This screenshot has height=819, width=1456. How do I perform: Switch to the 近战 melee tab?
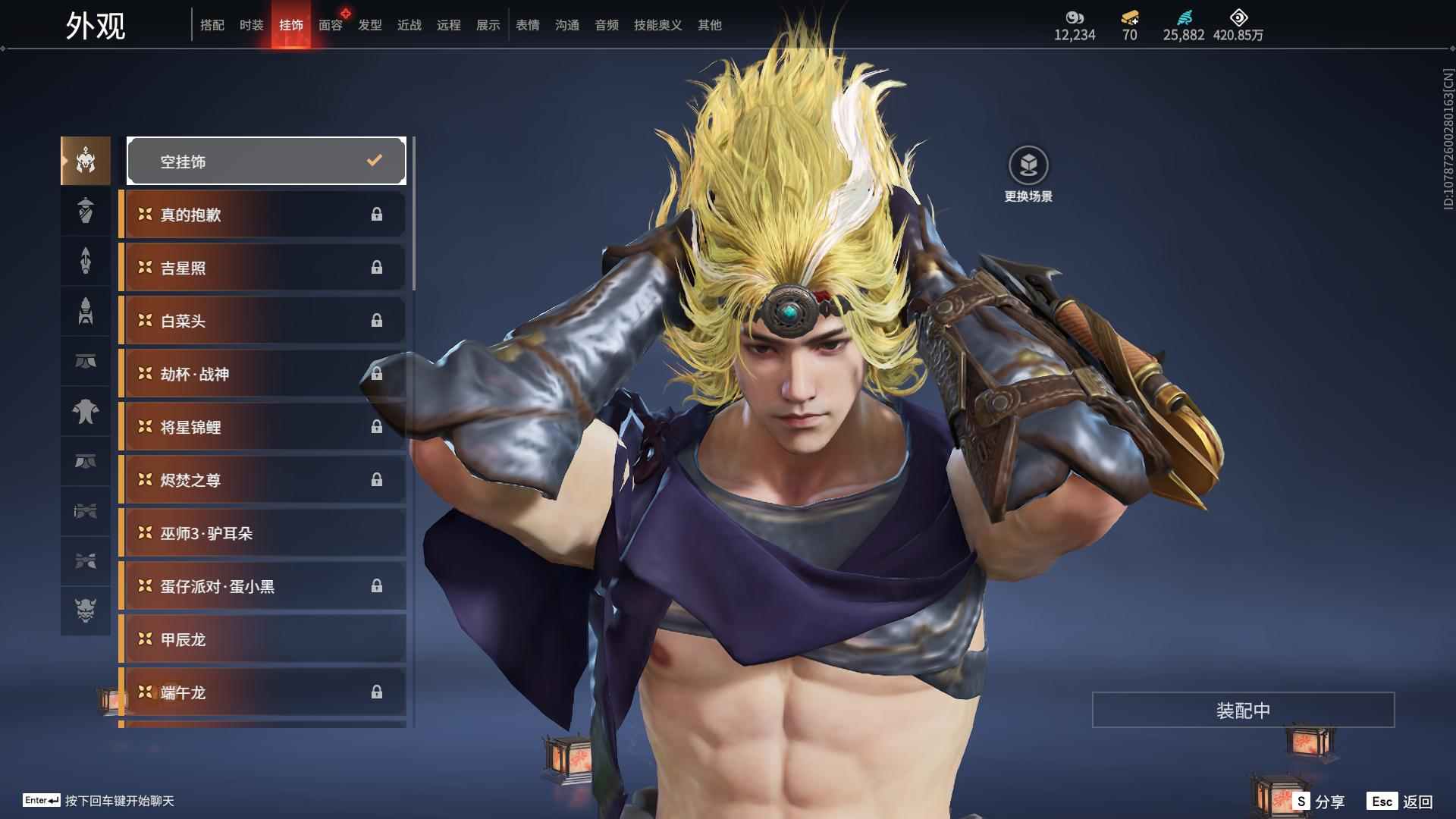[x=409, y=25]
